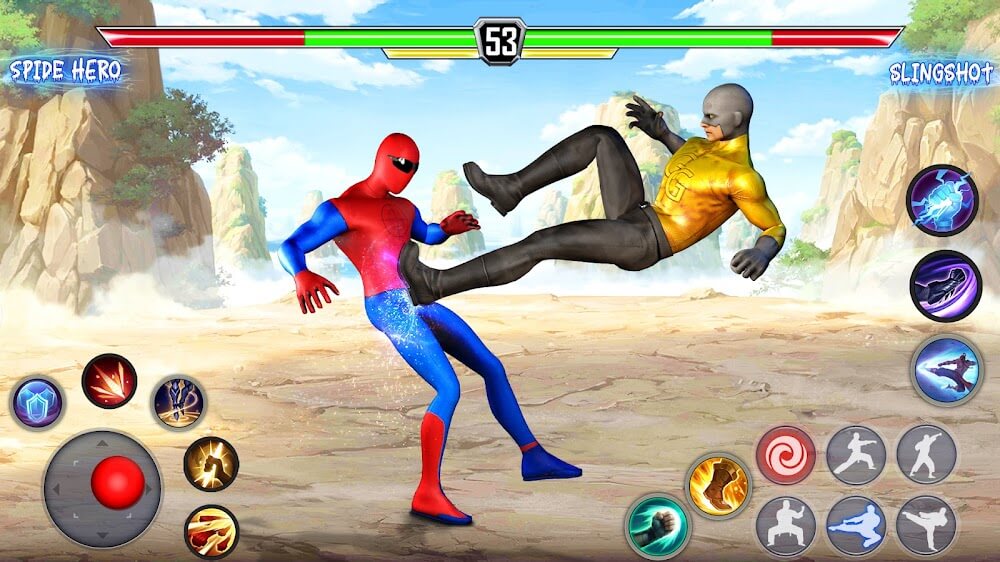Image resolution: width=1000 pixels, height=562 pixels.
Task: Activate the blue shield defense skill
Action: [x=38, y=402]
